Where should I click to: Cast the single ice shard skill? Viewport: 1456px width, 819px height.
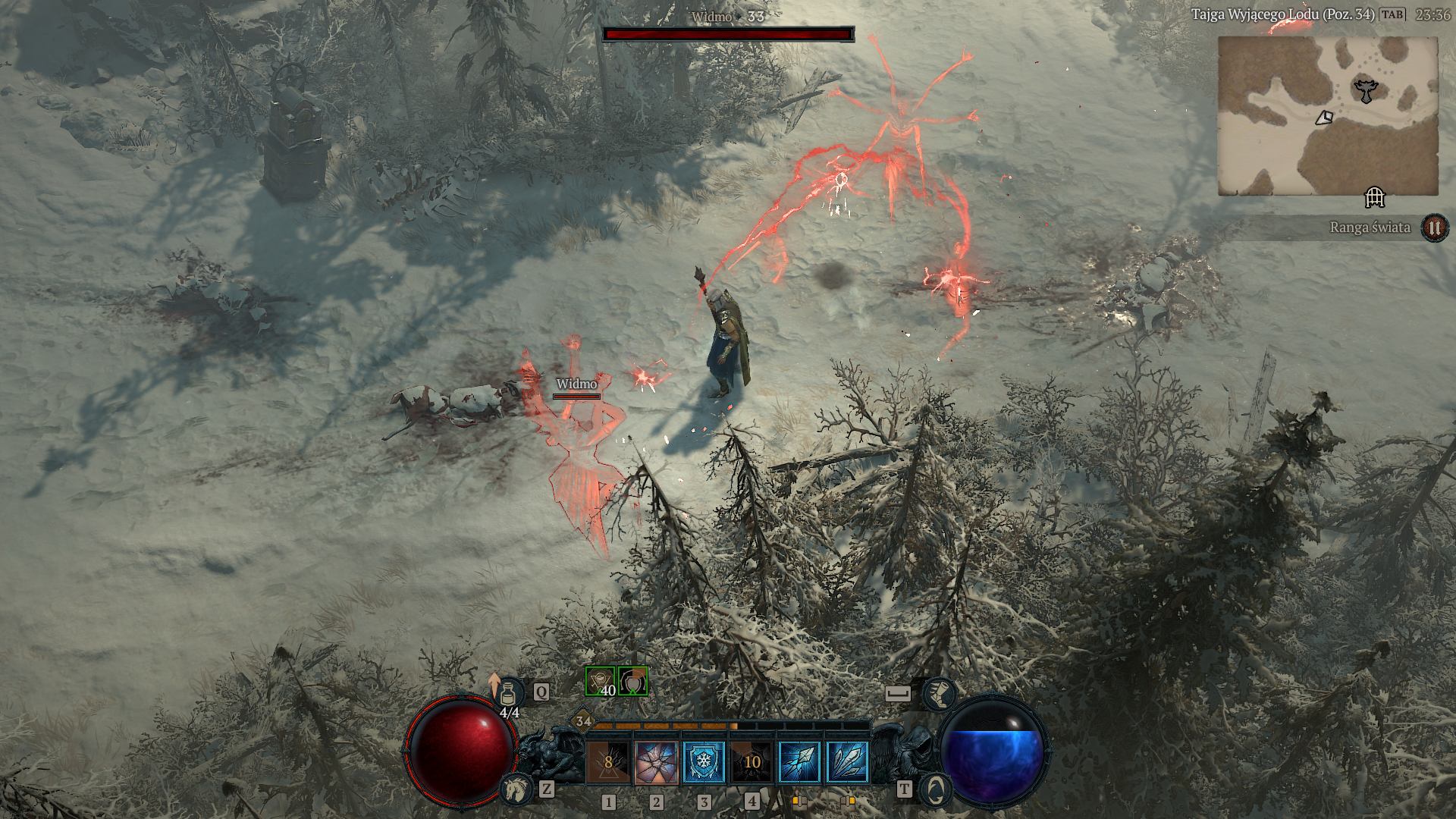pyautogui.click(x=799, y=761)
